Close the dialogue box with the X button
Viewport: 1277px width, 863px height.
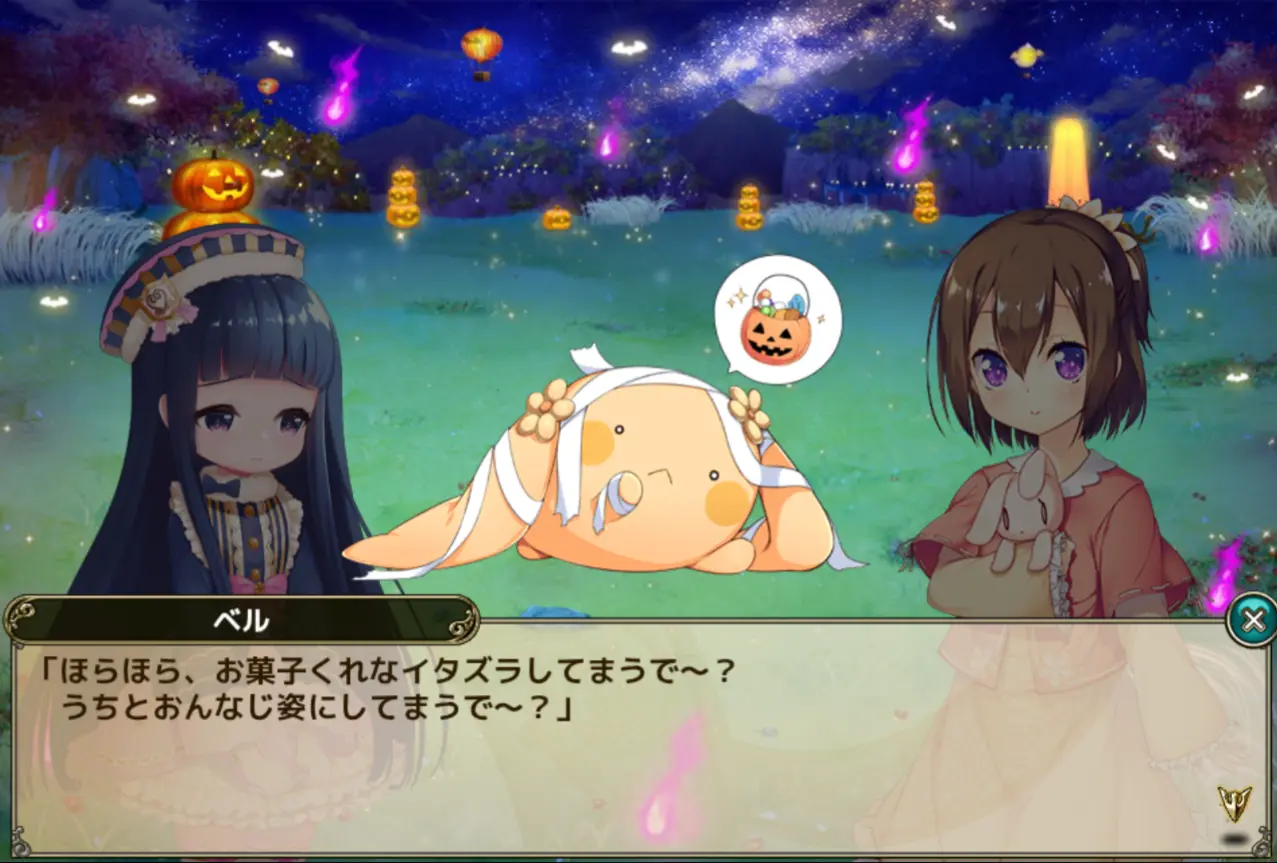click(1251, 621)
